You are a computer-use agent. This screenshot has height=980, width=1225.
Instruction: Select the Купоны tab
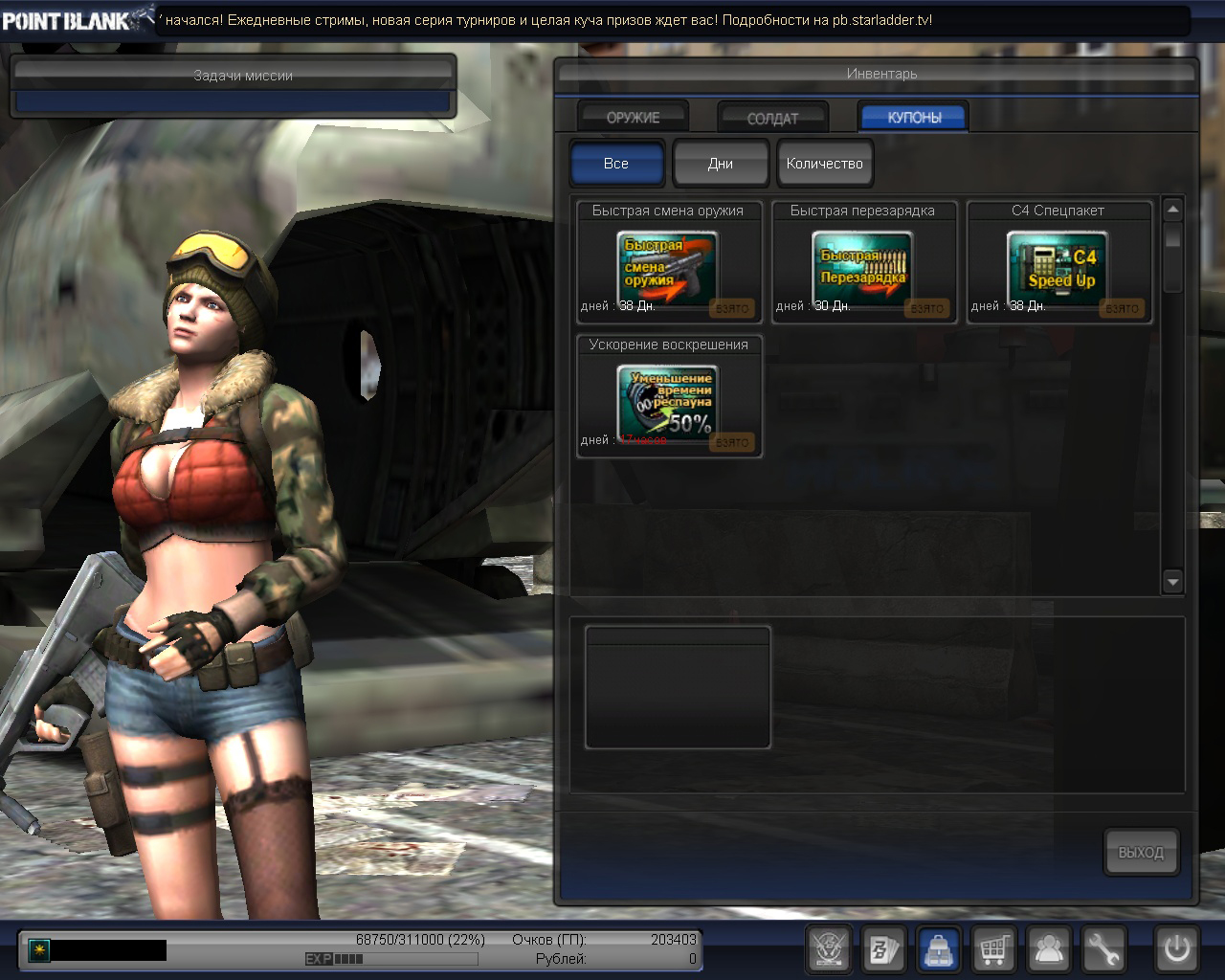(914, 117)
